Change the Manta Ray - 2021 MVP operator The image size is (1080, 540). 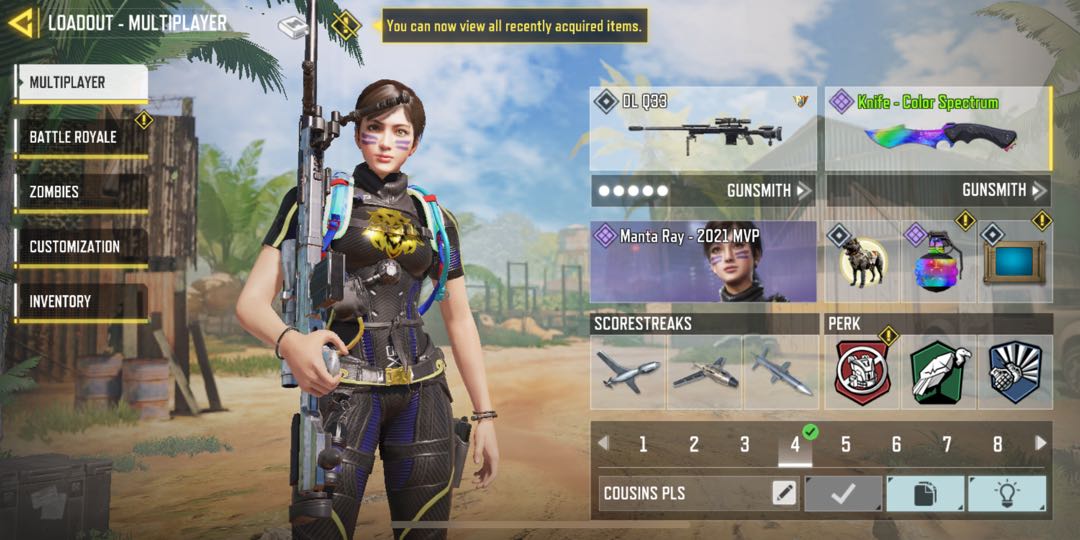(703, 262)
